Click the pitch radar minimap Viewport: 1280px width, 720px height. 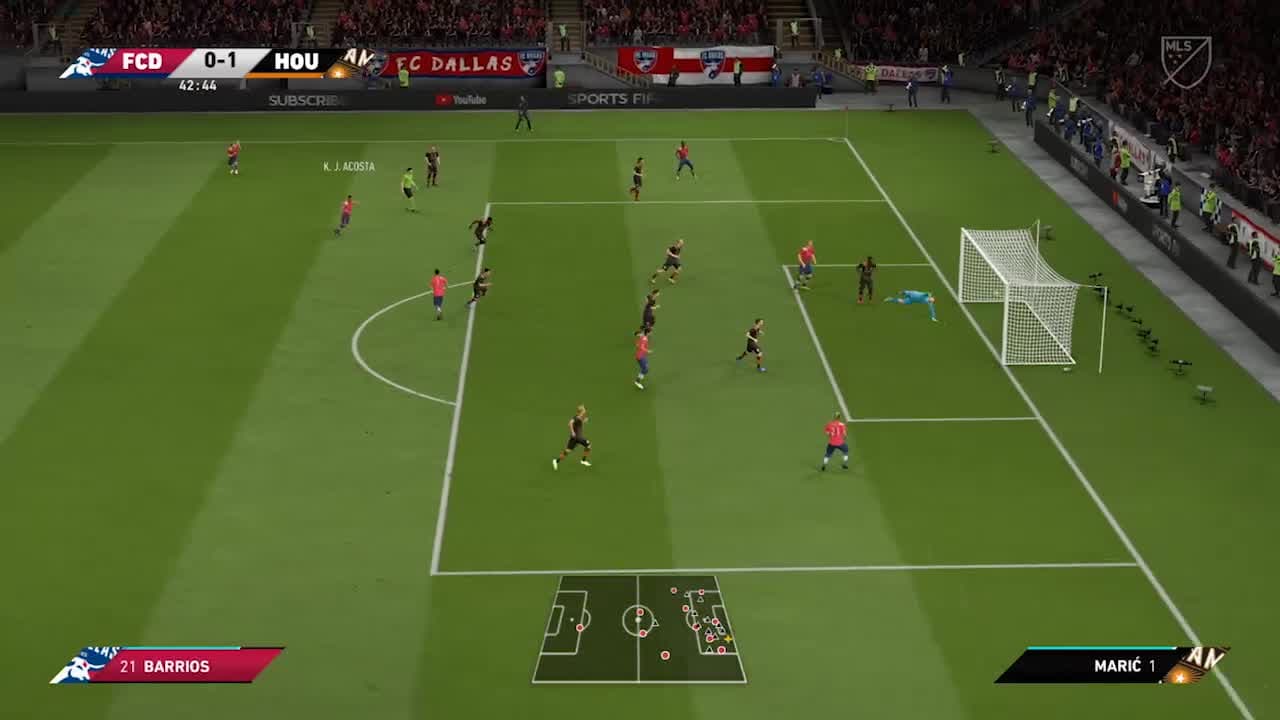[x=639, y=629]
